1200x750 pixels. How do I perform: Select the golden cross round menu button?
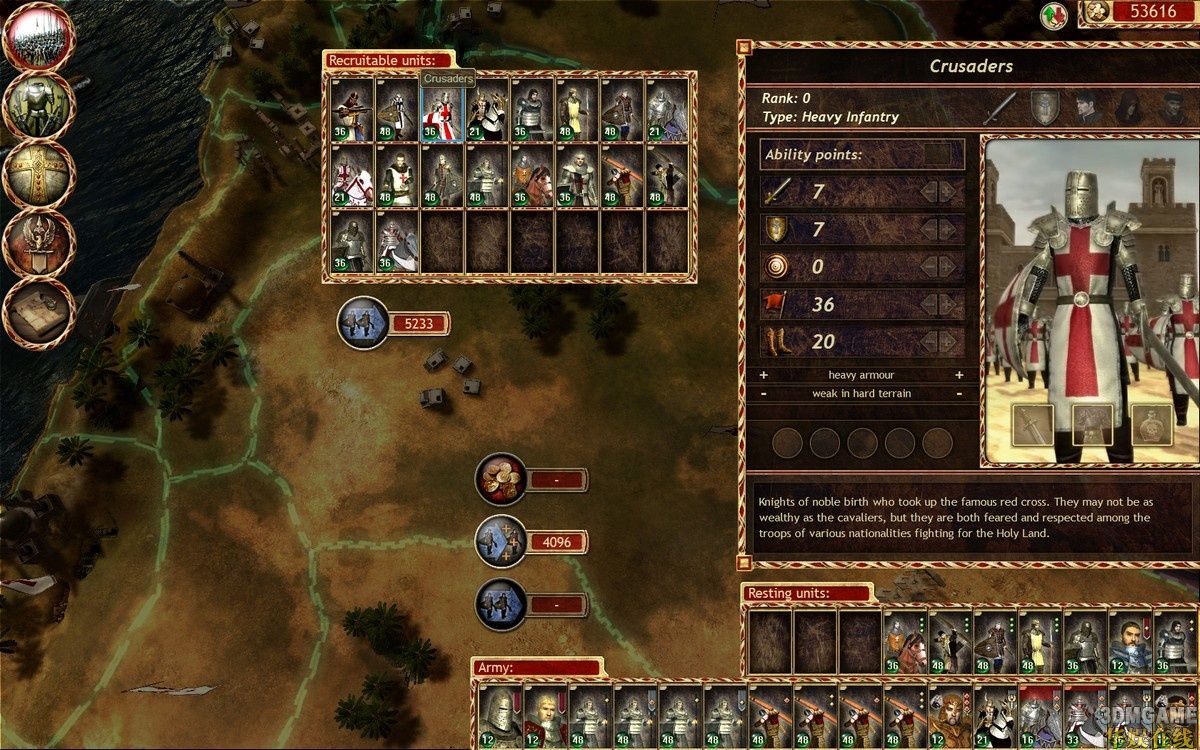(x=38, y=174)
